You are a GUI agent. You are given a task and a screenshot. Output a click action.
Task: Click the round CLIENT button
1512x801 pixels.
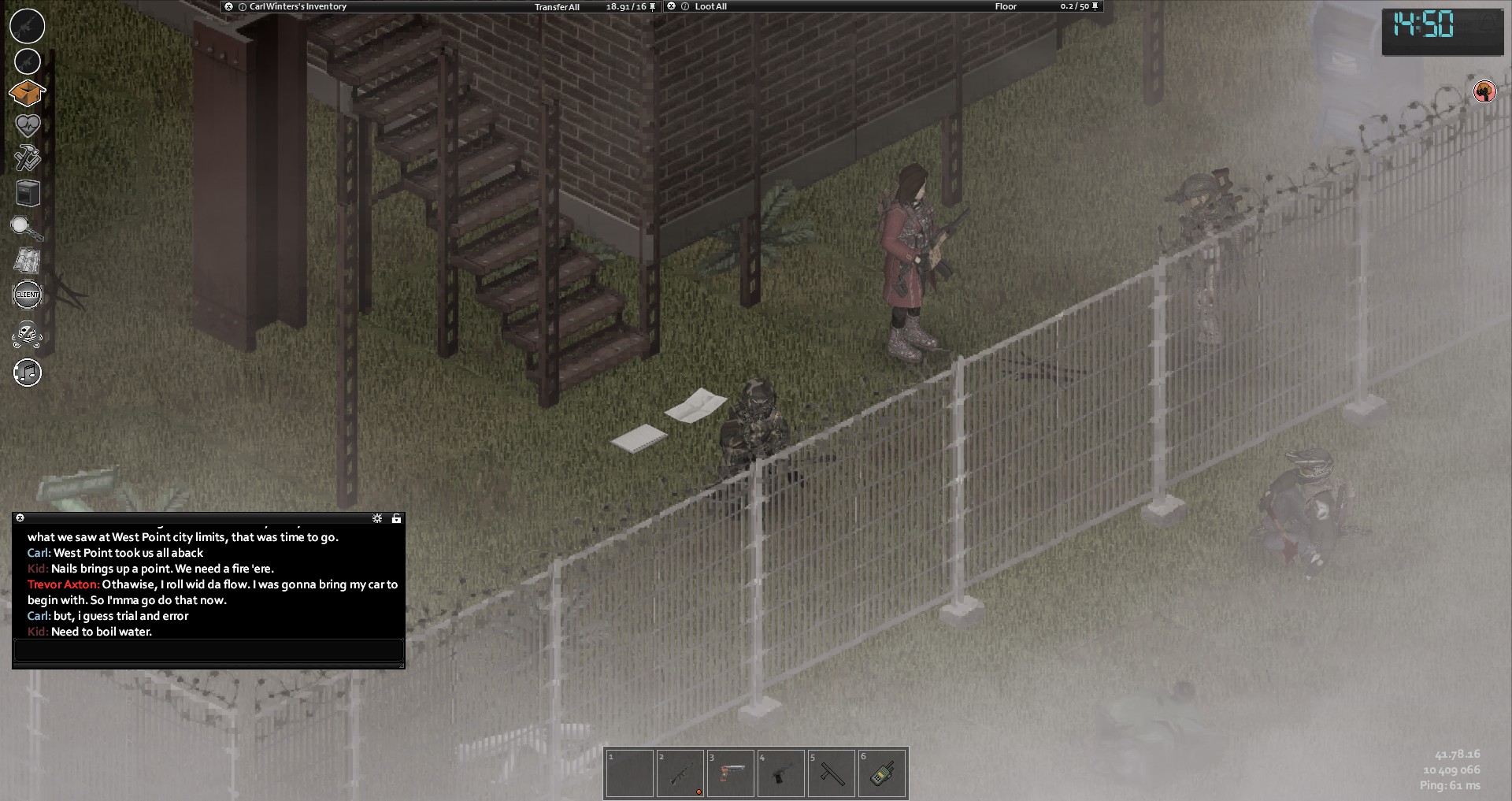click(x=28, y=295)
